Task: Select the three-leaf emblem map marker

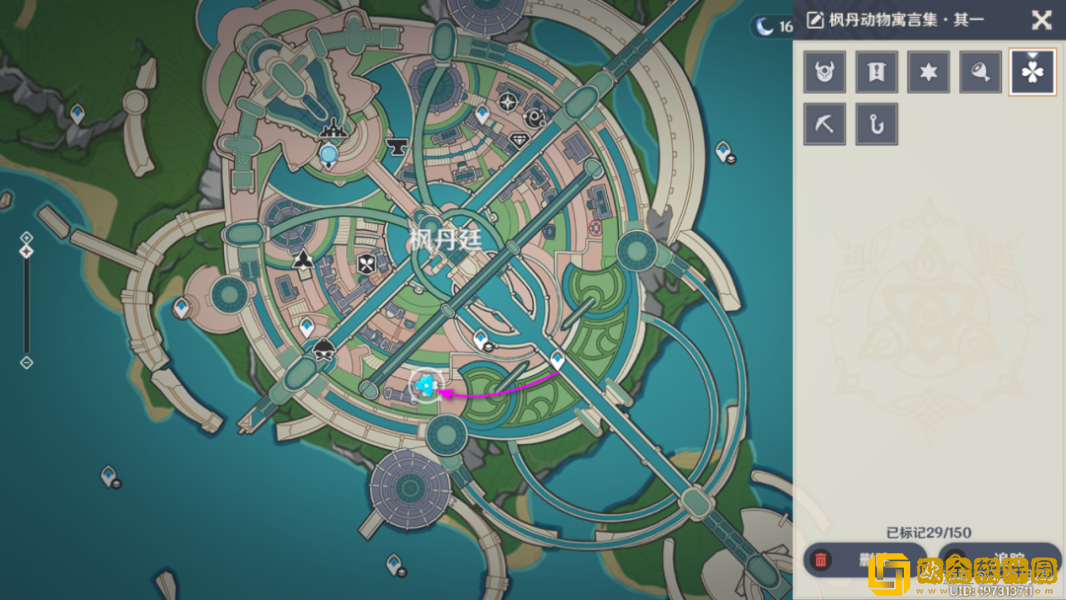Action: pos(303,261)
